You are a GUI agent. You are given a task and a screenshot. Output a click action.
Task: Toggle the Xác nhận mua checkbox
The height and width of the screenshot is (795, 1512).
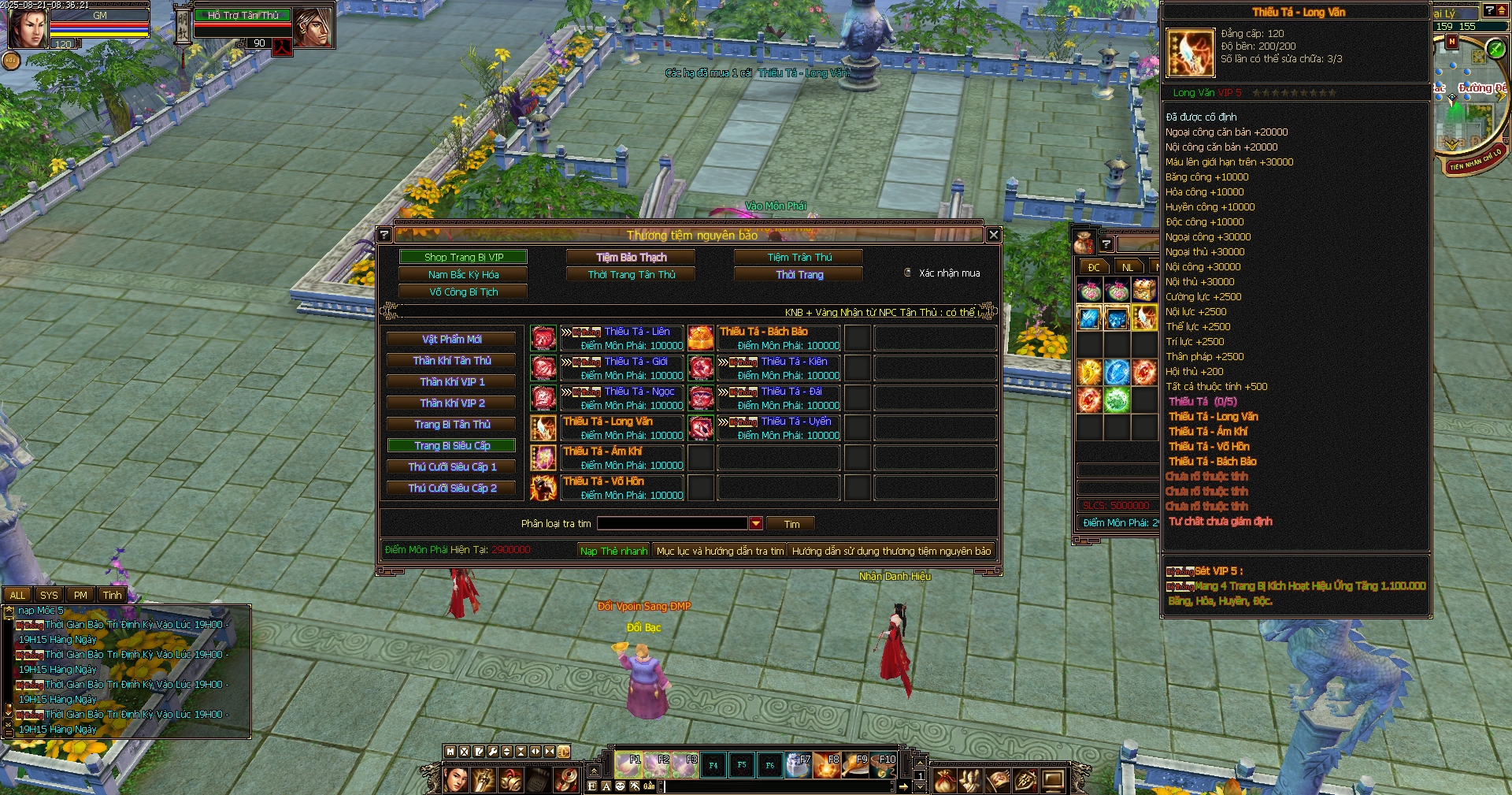click(x=908, y=273)
